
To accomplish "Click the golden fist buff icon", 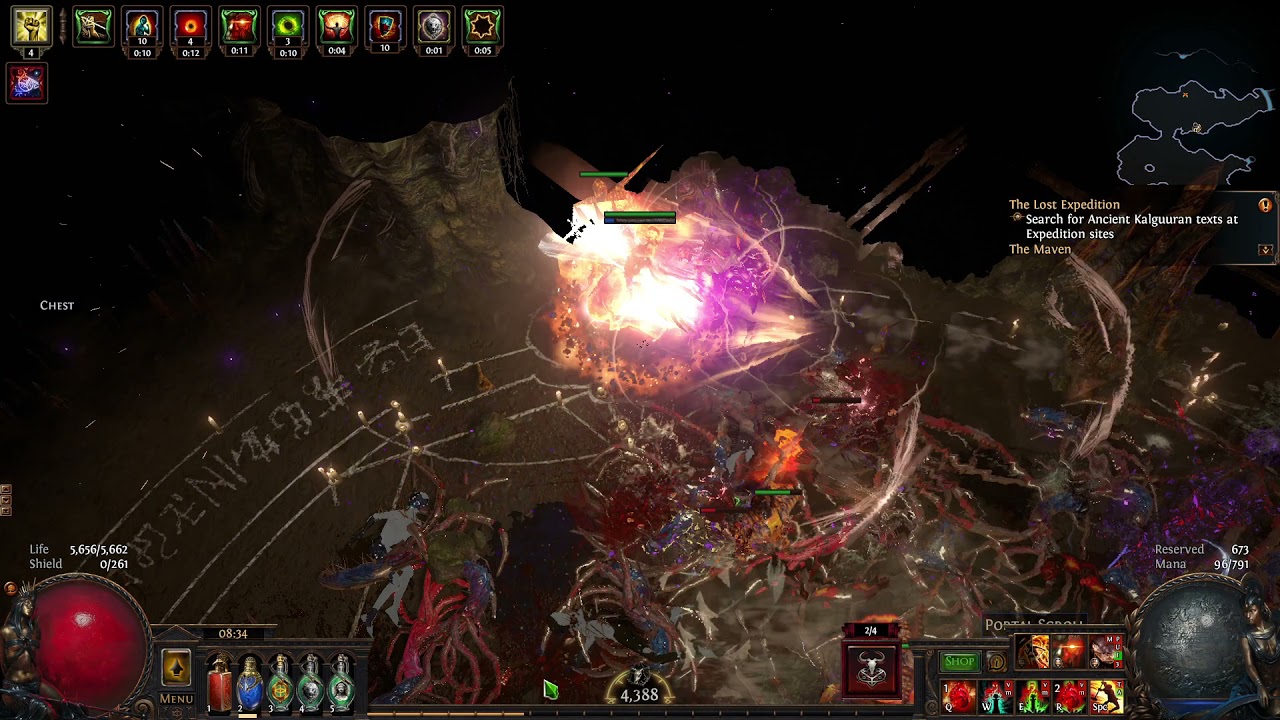I will [31, 27].
